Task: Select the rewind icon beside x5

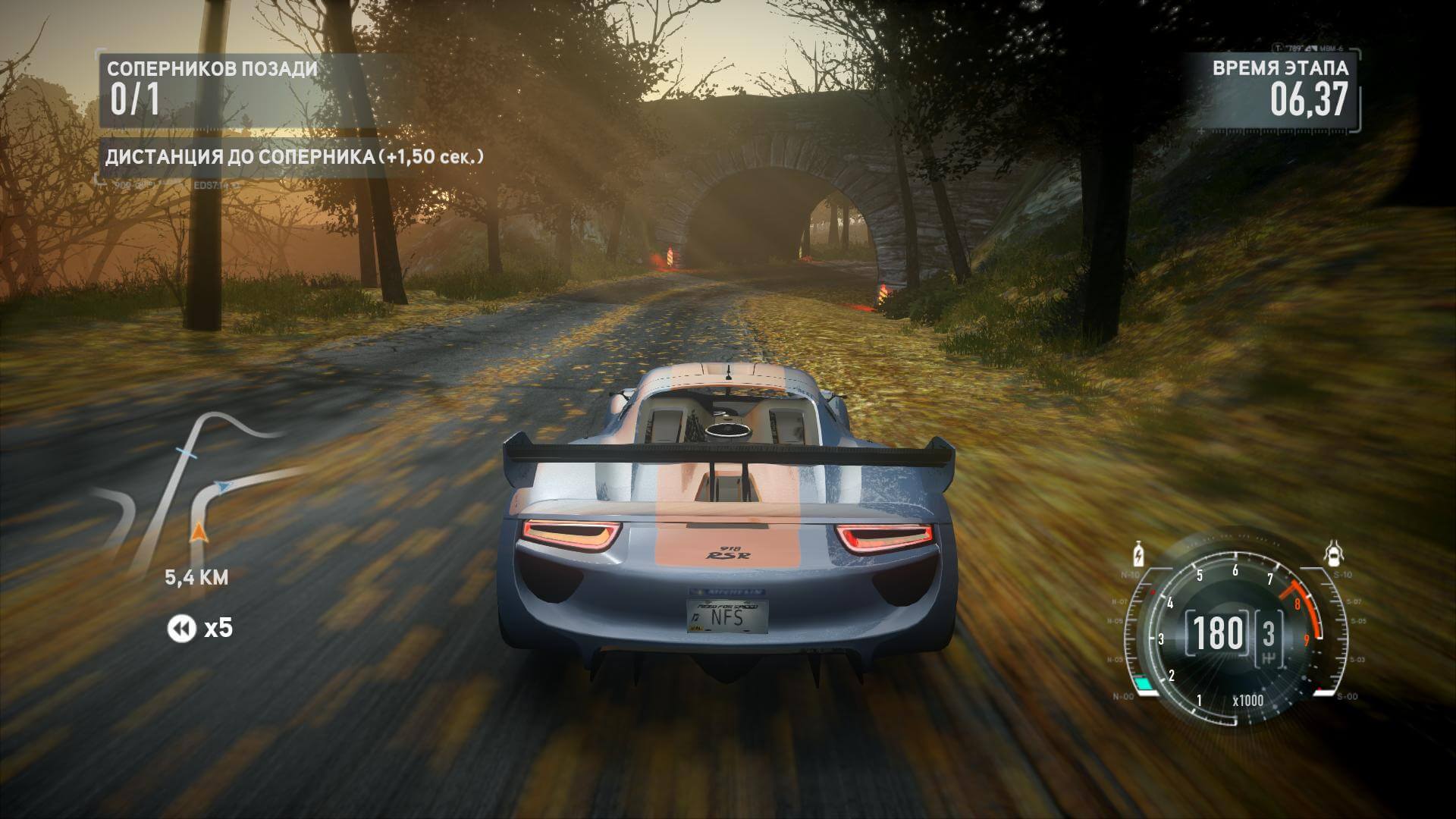Action: (181, 629)
